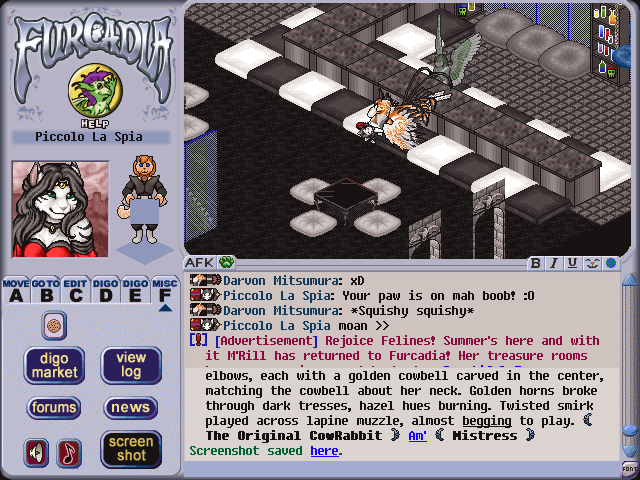
Task: Follow the 'here' screenshot saved link
Action: point(324,451)
